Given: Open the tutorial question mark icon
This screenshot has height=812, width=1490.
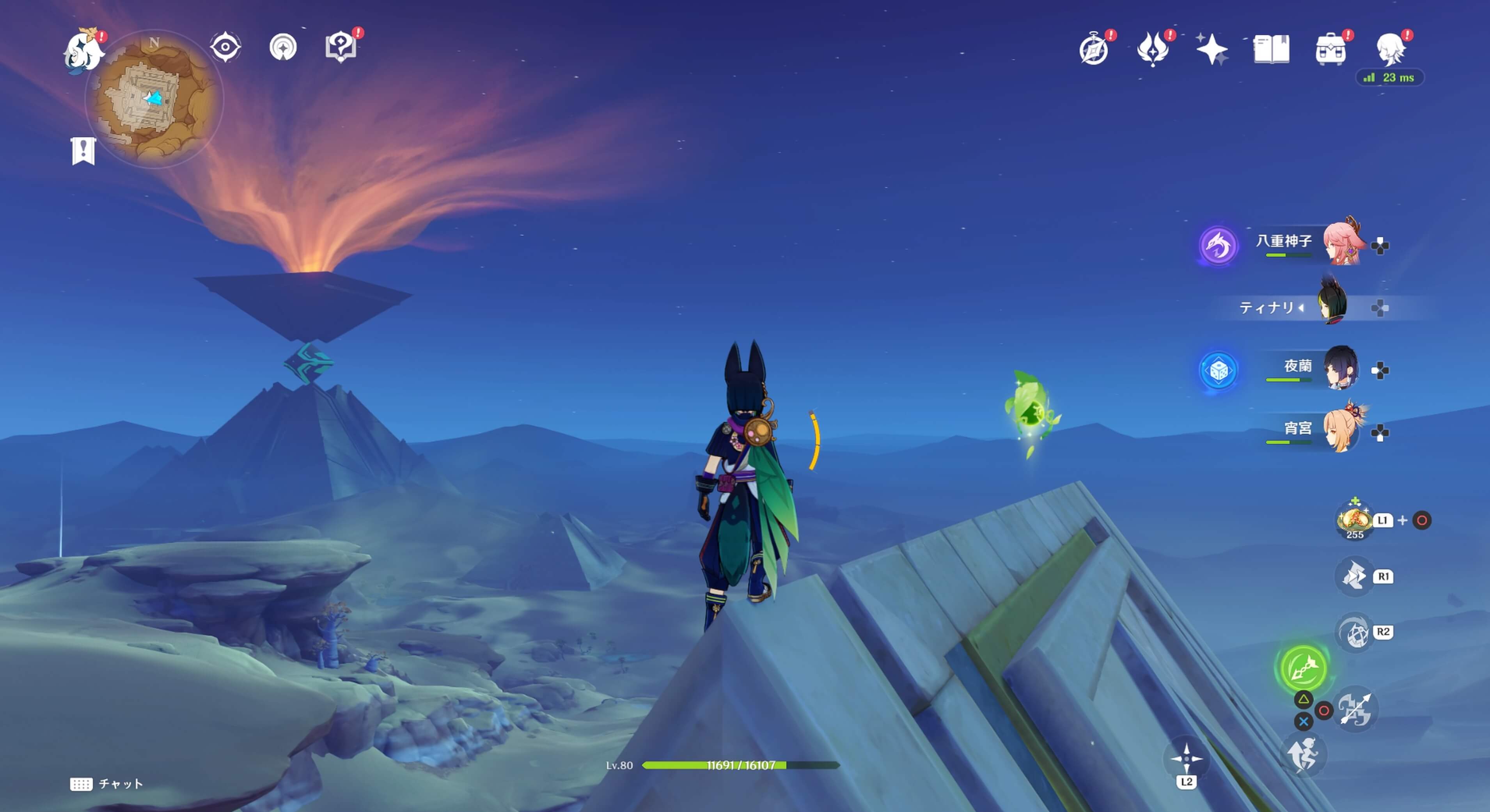Looking at the screenshot, I should tap(340, 46).
